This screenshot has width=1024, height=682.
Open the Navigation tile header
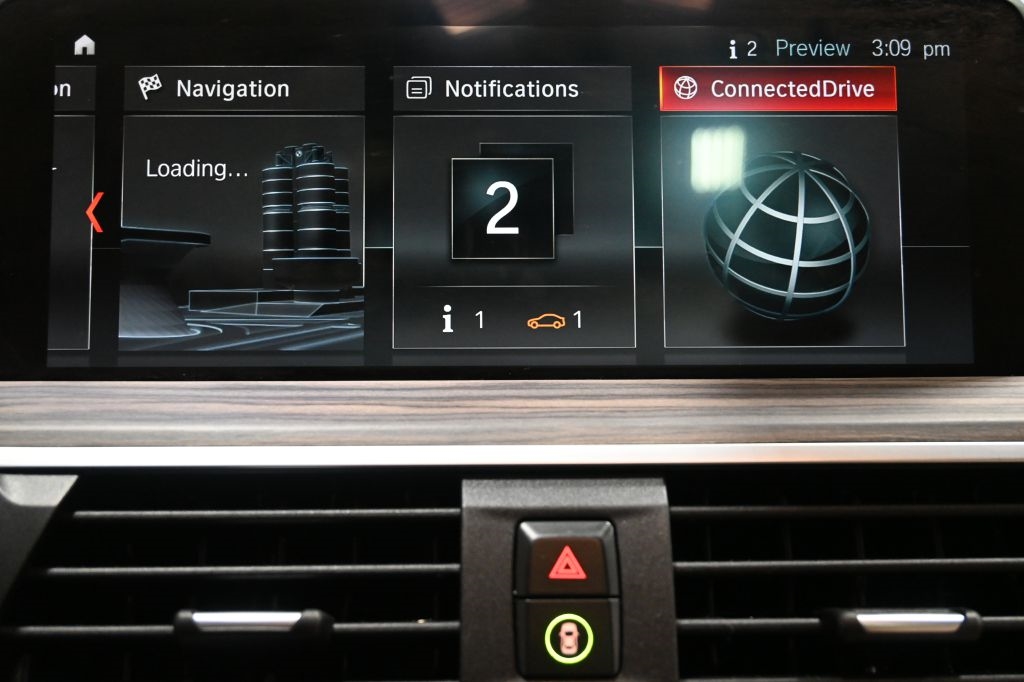243,89
